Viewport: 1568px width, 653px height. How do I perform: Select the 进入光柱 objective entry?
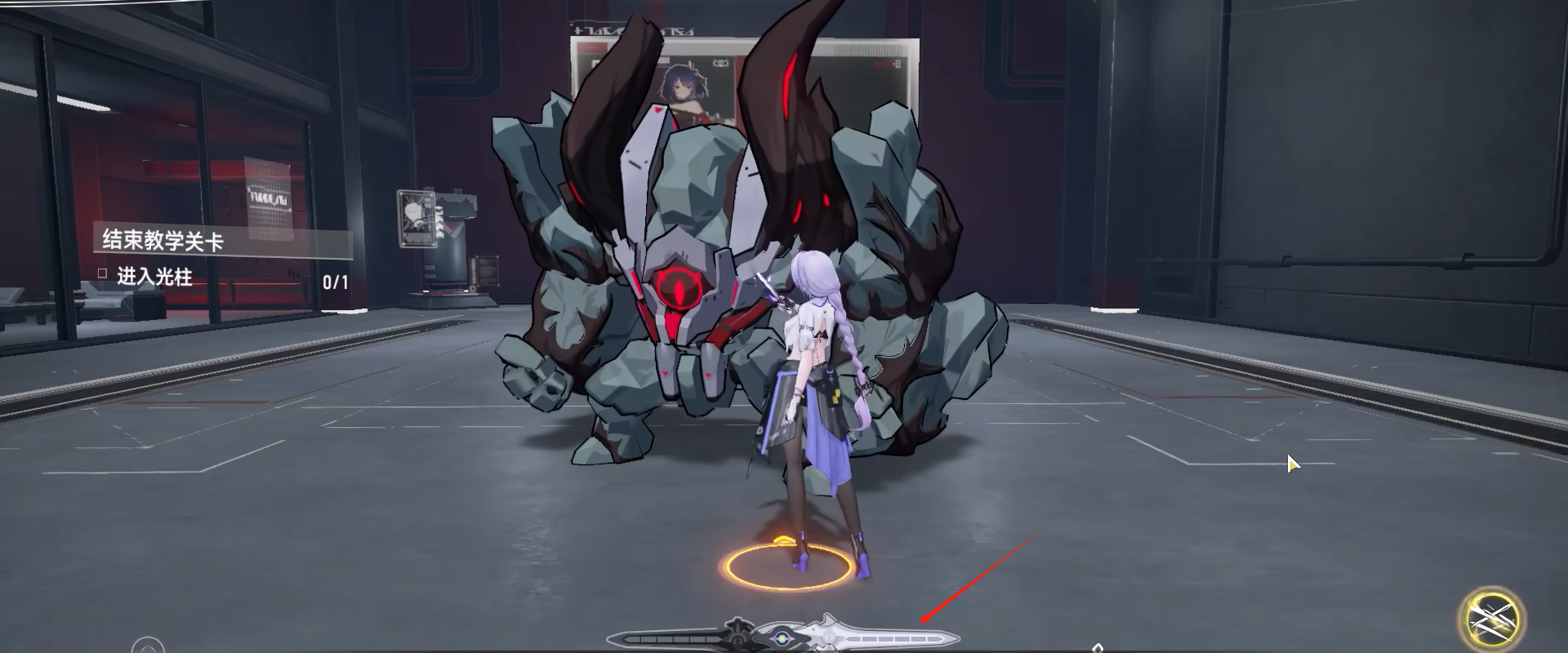click(154, 277)
